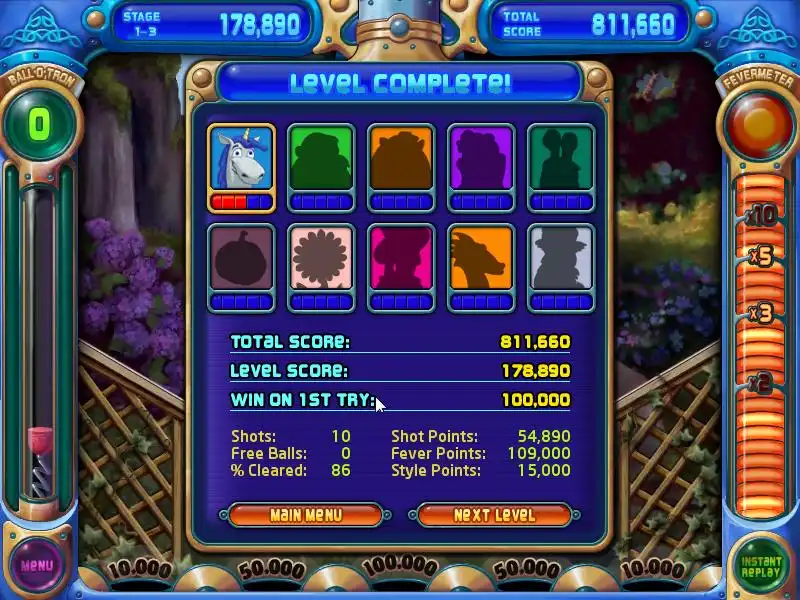Continue to the Next Level
This screenshot has height=600, width=800.
click(x=494, y=515)
